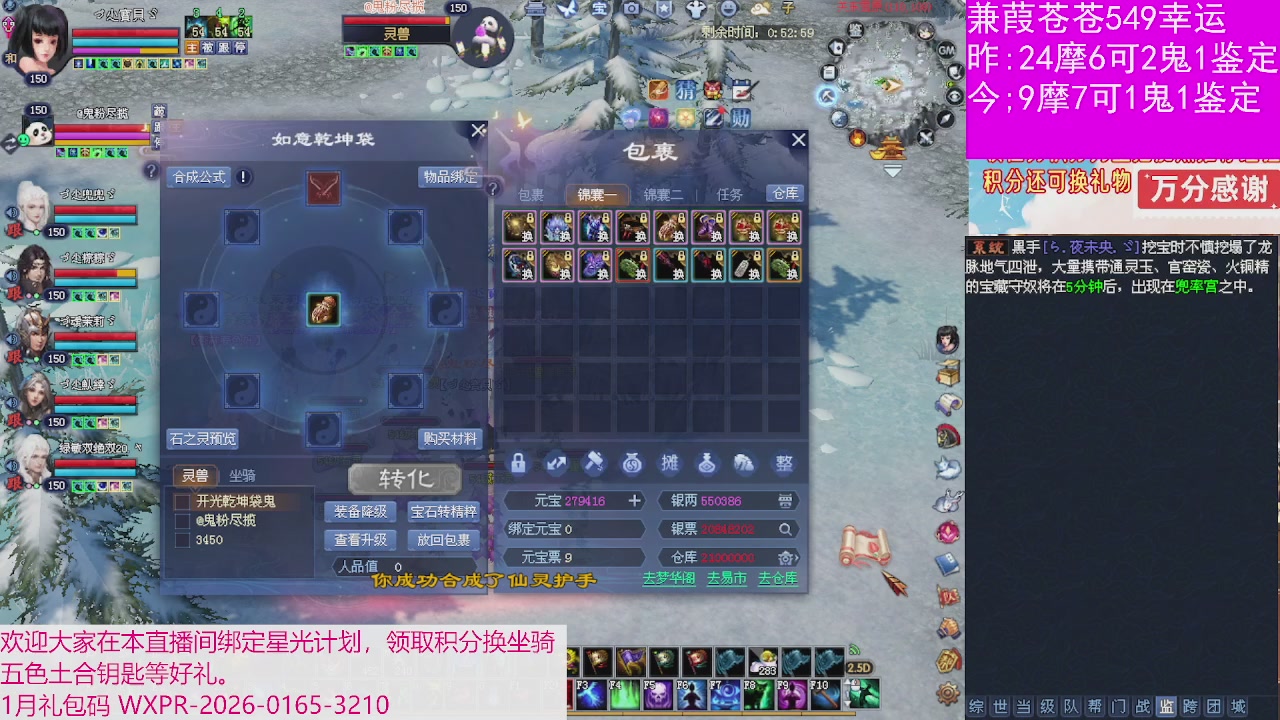Expand the arrow beside the 仓库 warehouse icon

tap(796, 558)
